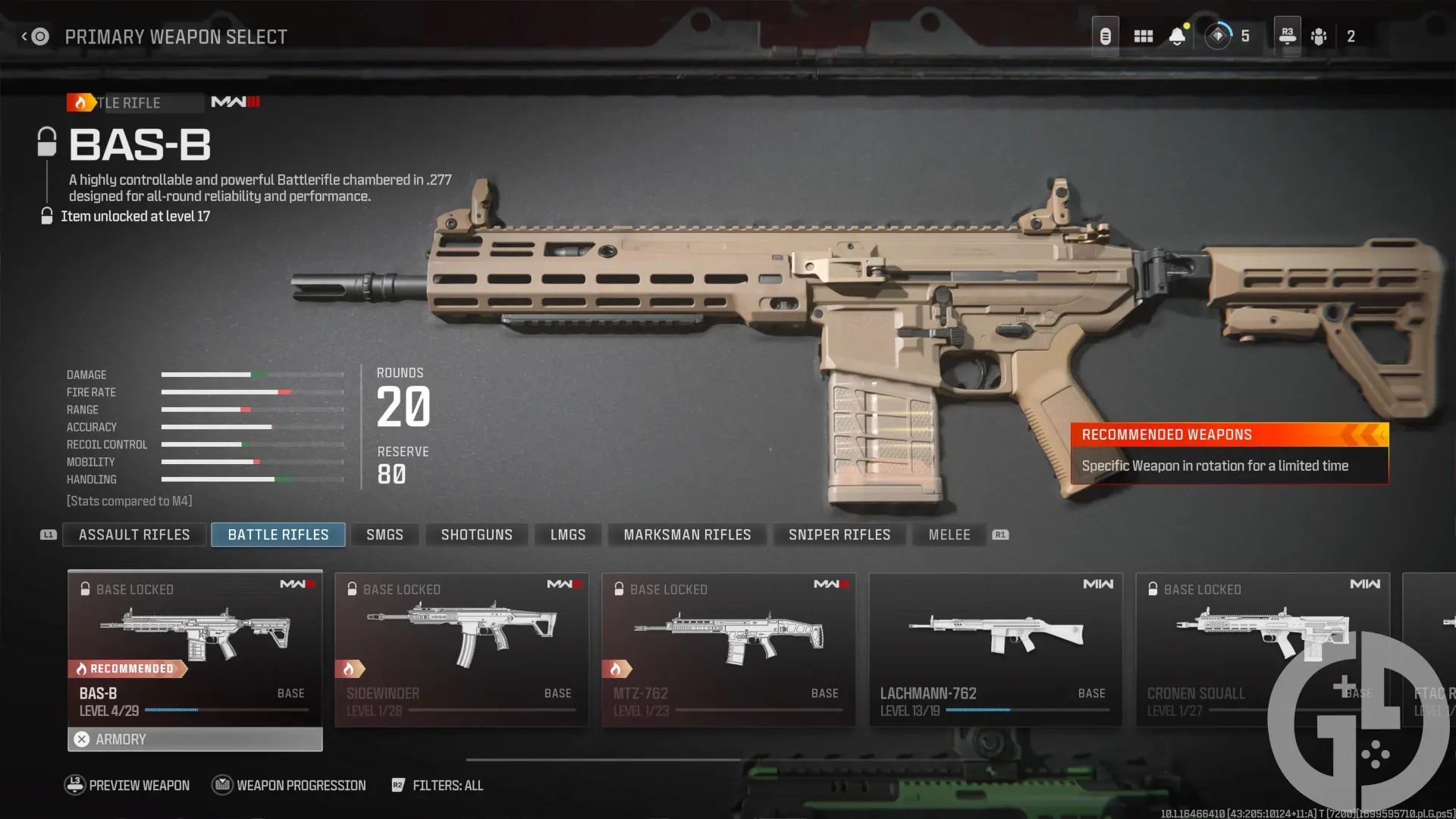Click the CoD Points diamond icon
The height and width of the screenshot is (819, 1456).
pos(1217,36)
